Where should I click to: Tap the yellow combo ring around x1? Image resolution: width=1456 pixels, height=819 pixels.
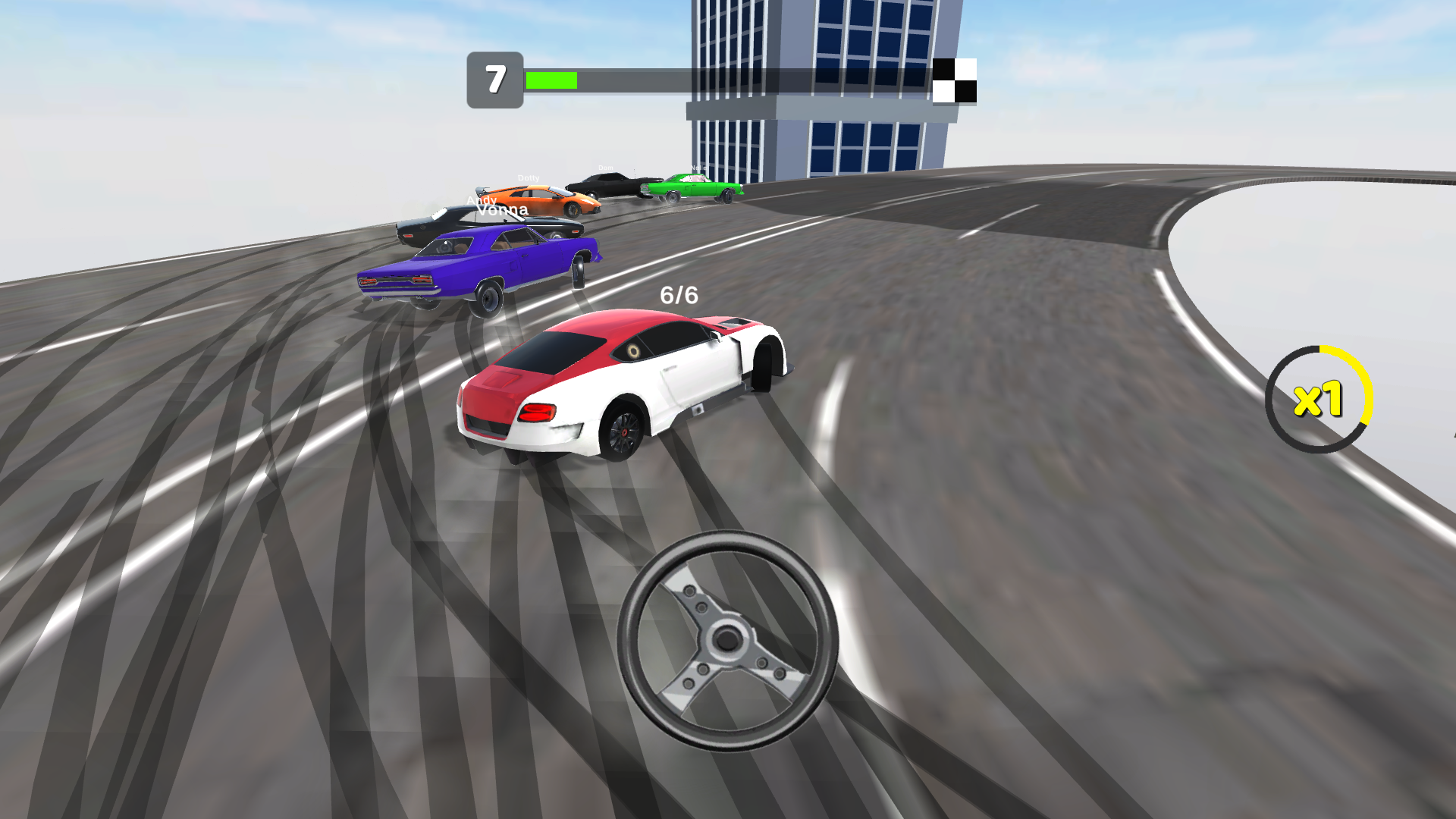(1365, 375)
